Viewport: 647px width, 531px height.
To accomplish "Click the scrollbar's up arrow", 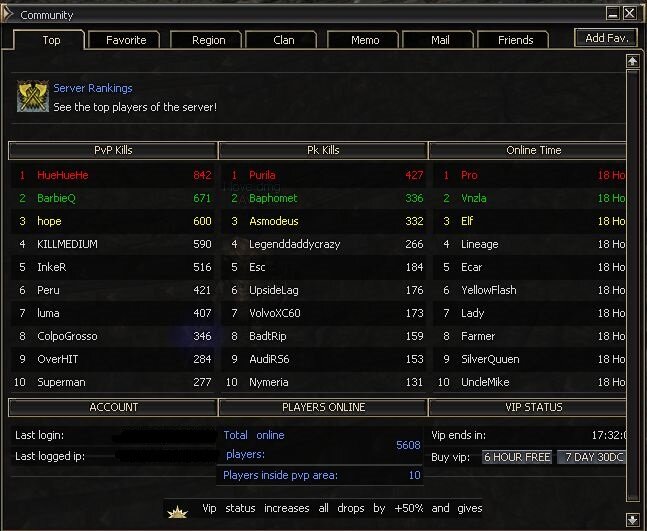I will [632, 61].
